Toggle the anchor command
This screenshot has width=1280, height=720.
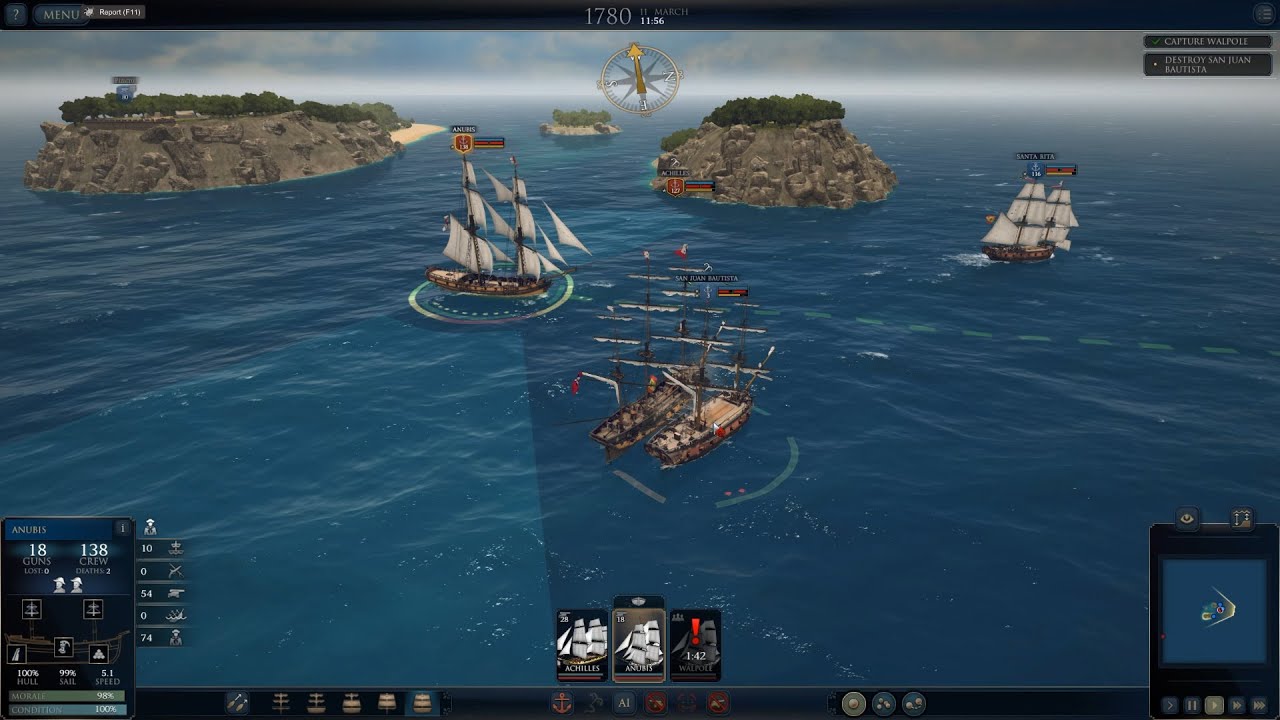pyautogui.click(x=562, y=703)
